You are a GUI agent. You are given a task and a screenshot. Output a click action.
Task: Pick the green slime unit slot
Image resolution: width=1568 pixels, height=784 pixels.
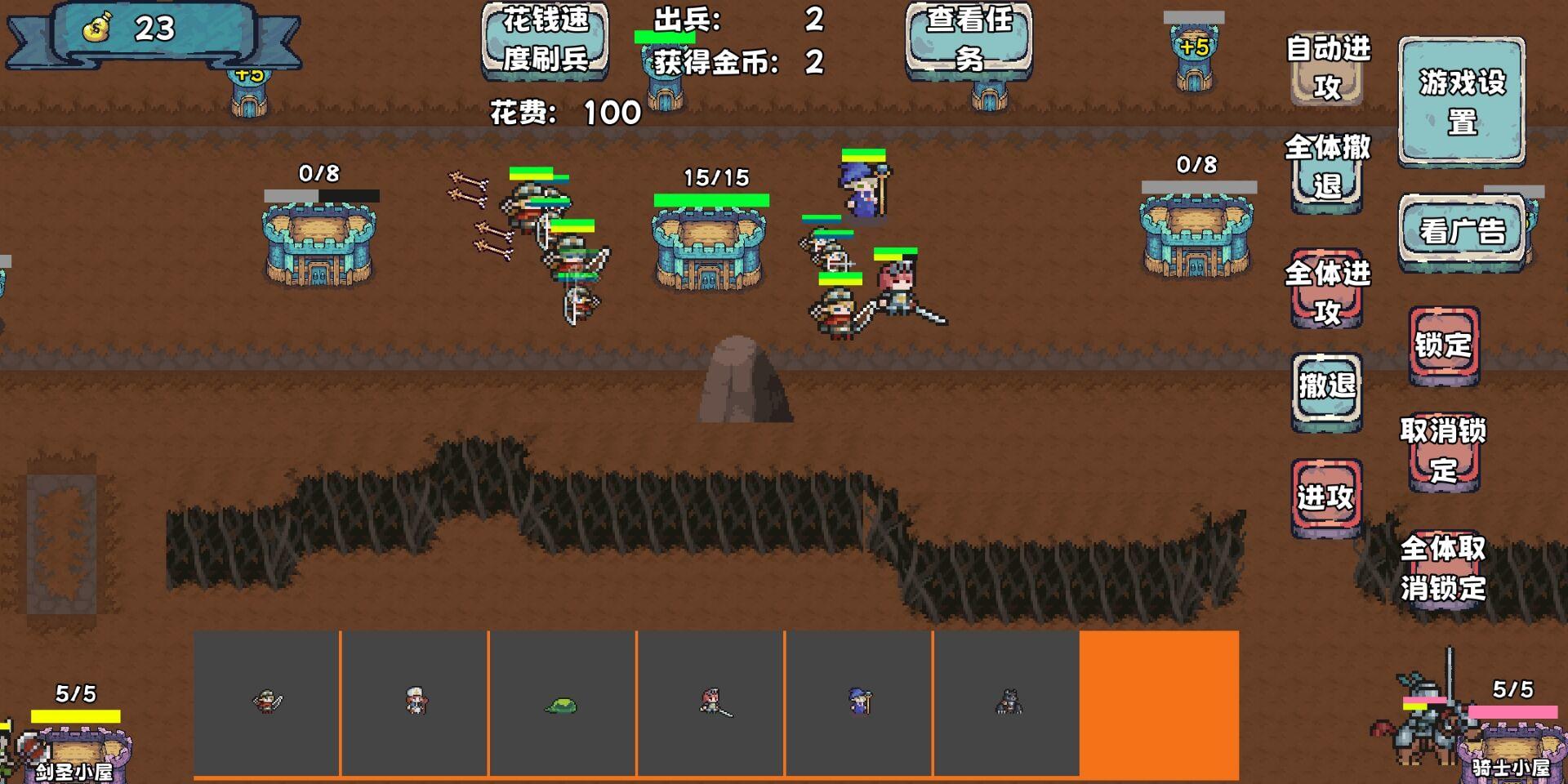pyautogui.click(x=562, y=702)
